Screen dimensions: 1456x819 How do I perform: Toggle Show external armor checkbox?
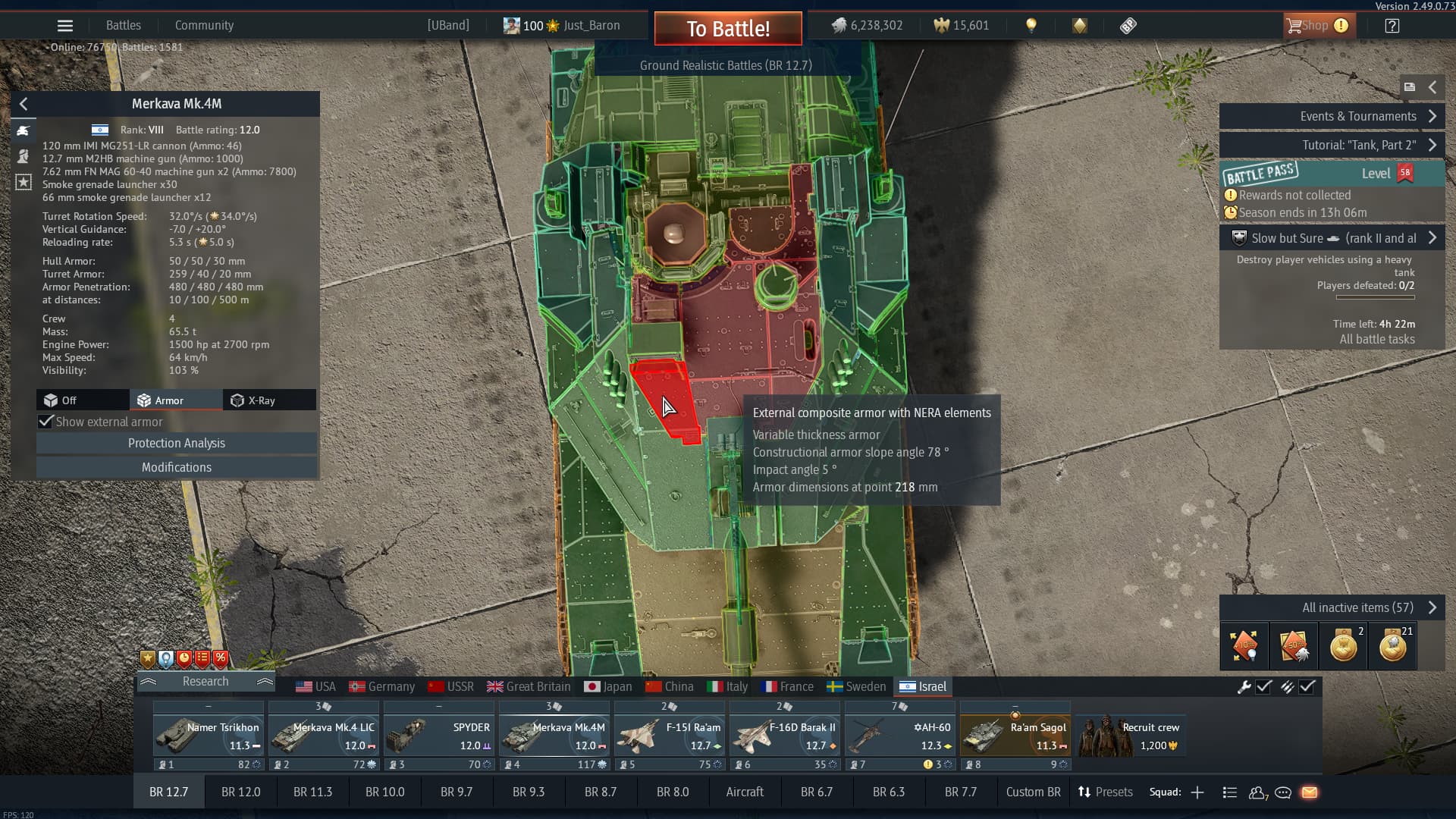46,422
